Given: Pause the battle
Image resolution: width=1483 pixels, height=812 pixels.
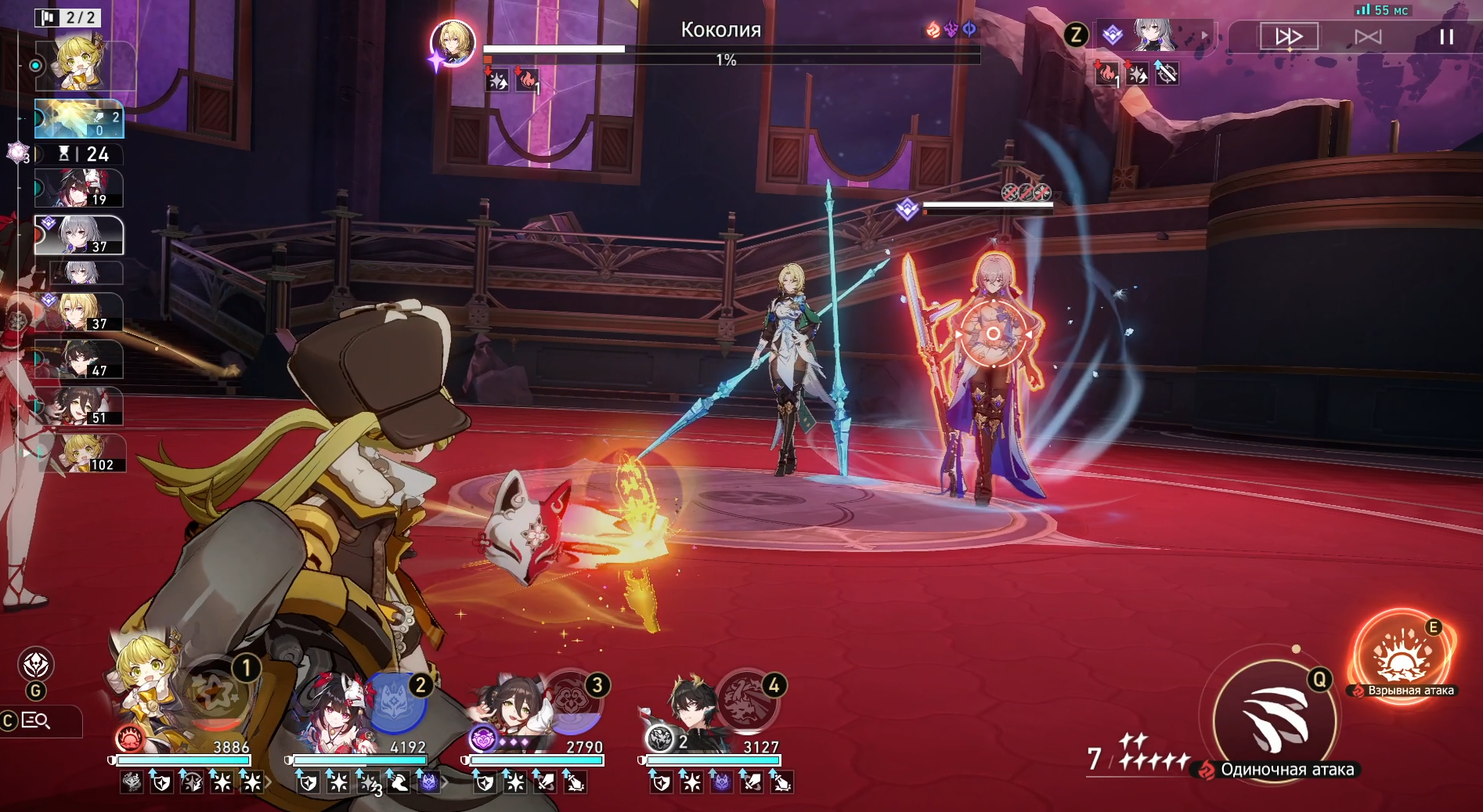Looking at the screenshot, I should pos(1446,37).
